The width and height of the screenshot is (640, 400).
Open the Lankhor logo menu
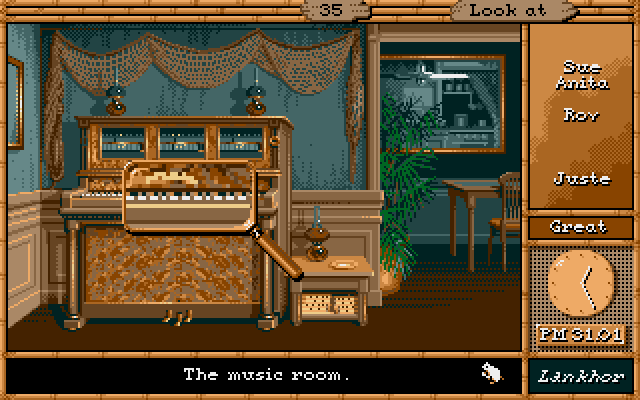pos(581,375)
